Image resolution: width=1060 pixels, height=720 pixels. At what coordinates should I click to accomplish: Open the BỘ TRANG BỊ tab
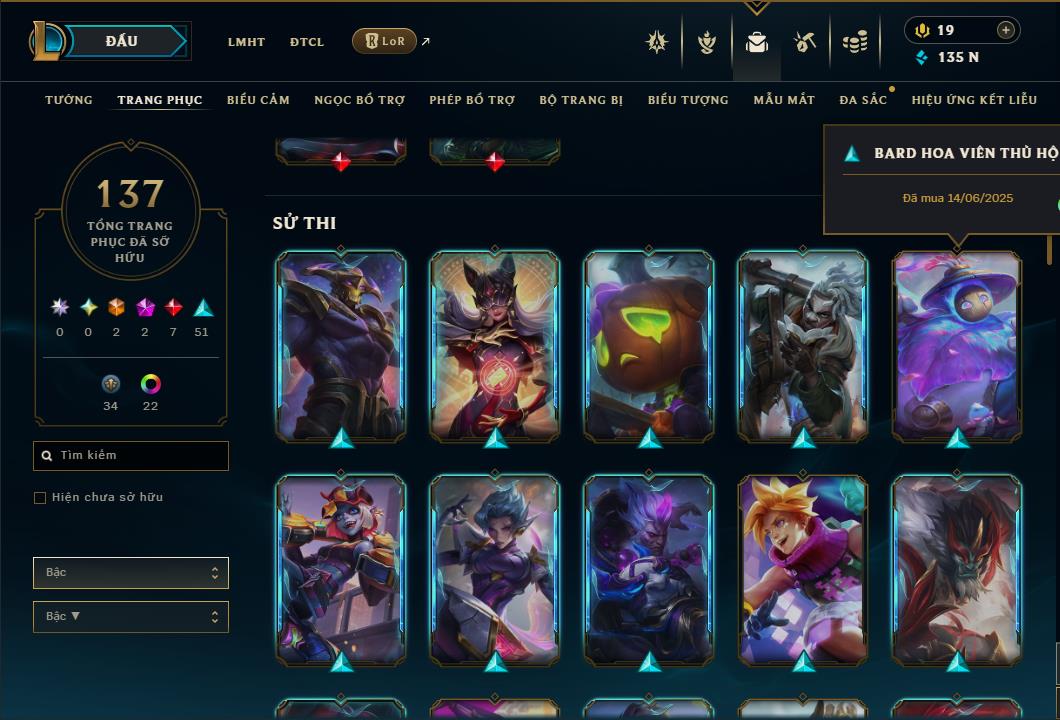pyautogui.click(x=581, y=100)
